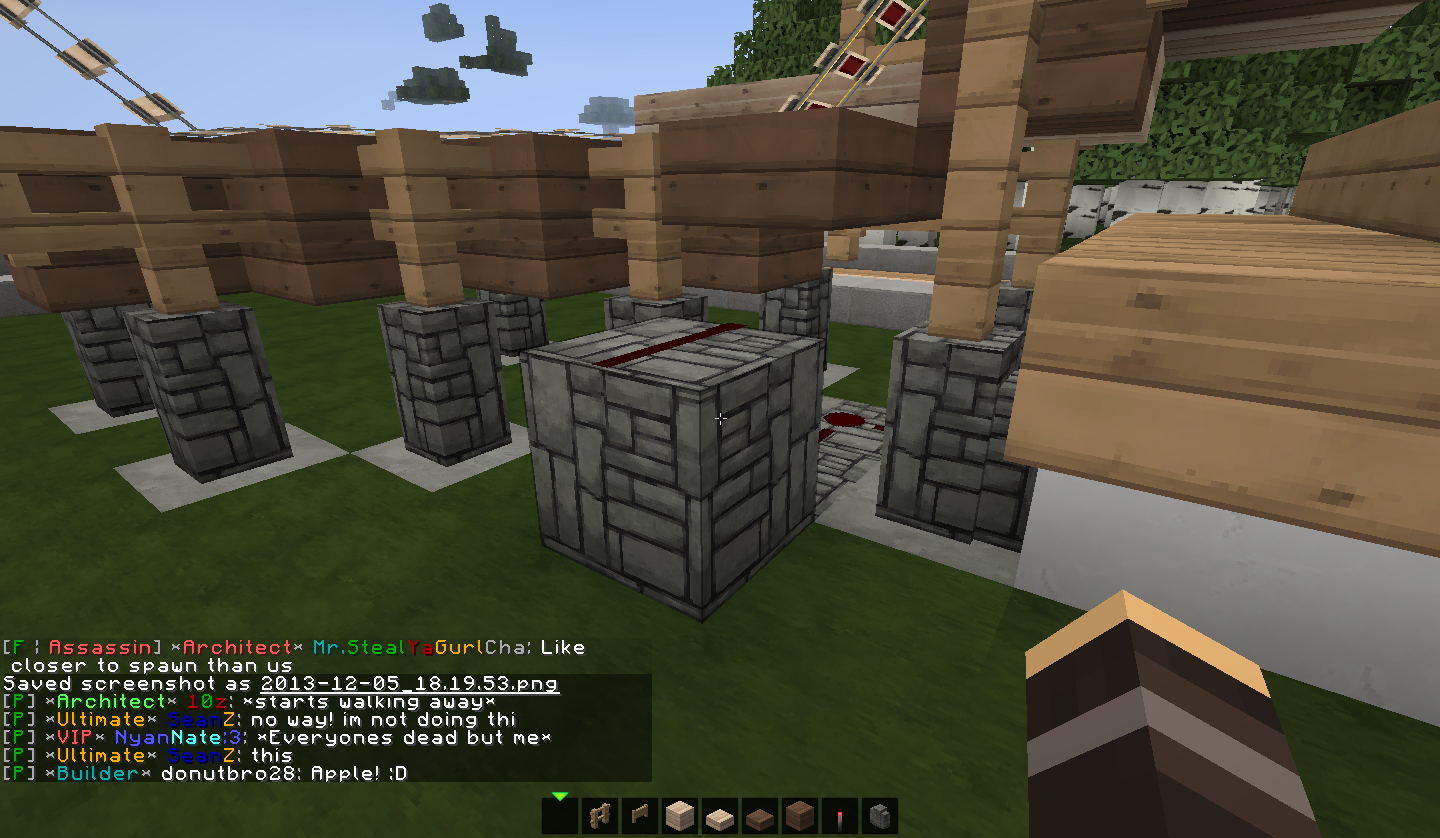Select the light wood slab slot
1440x838 pixels.
point(720,817)
